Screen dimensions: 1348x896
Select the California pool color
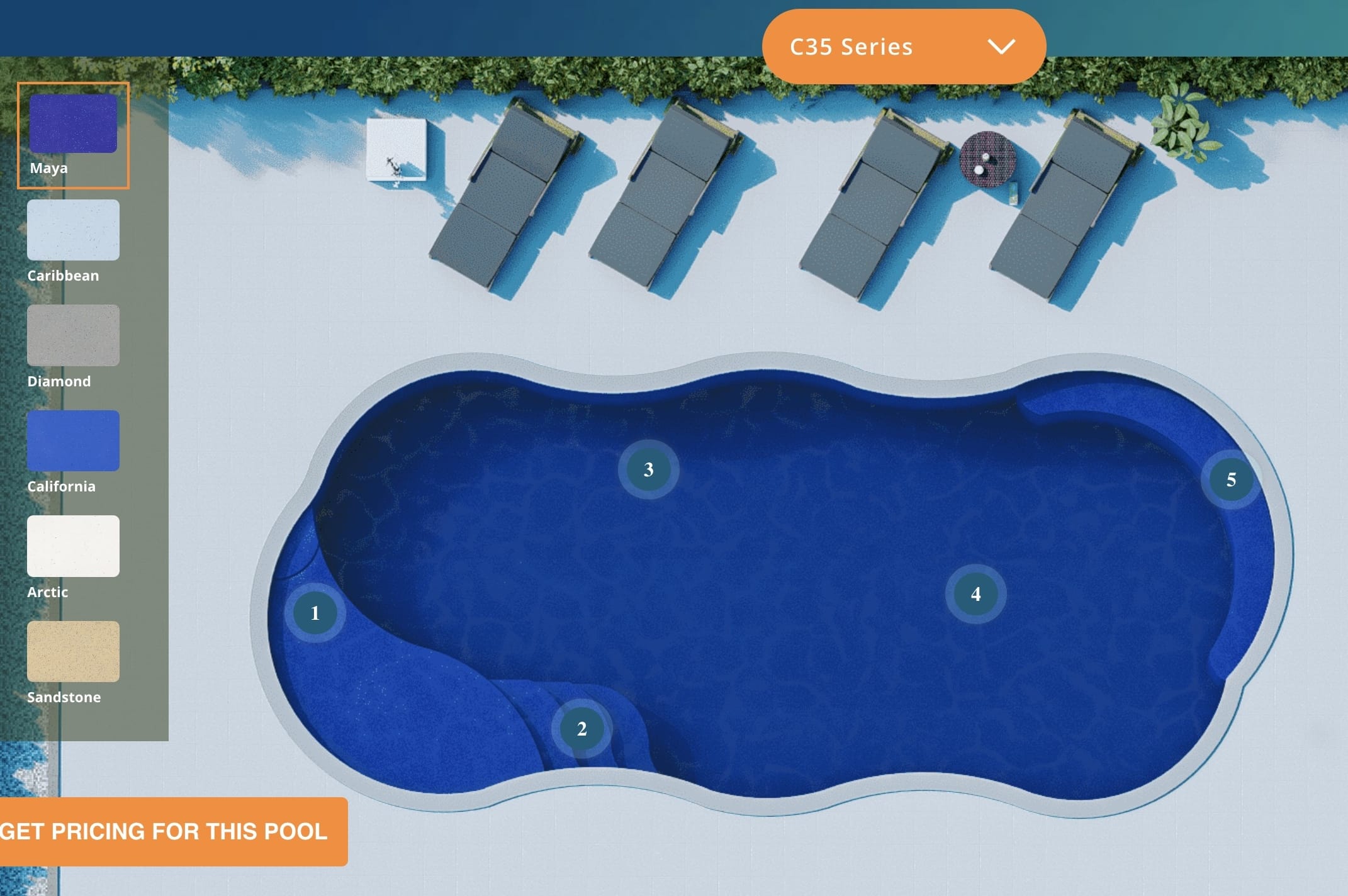(73, 440)
